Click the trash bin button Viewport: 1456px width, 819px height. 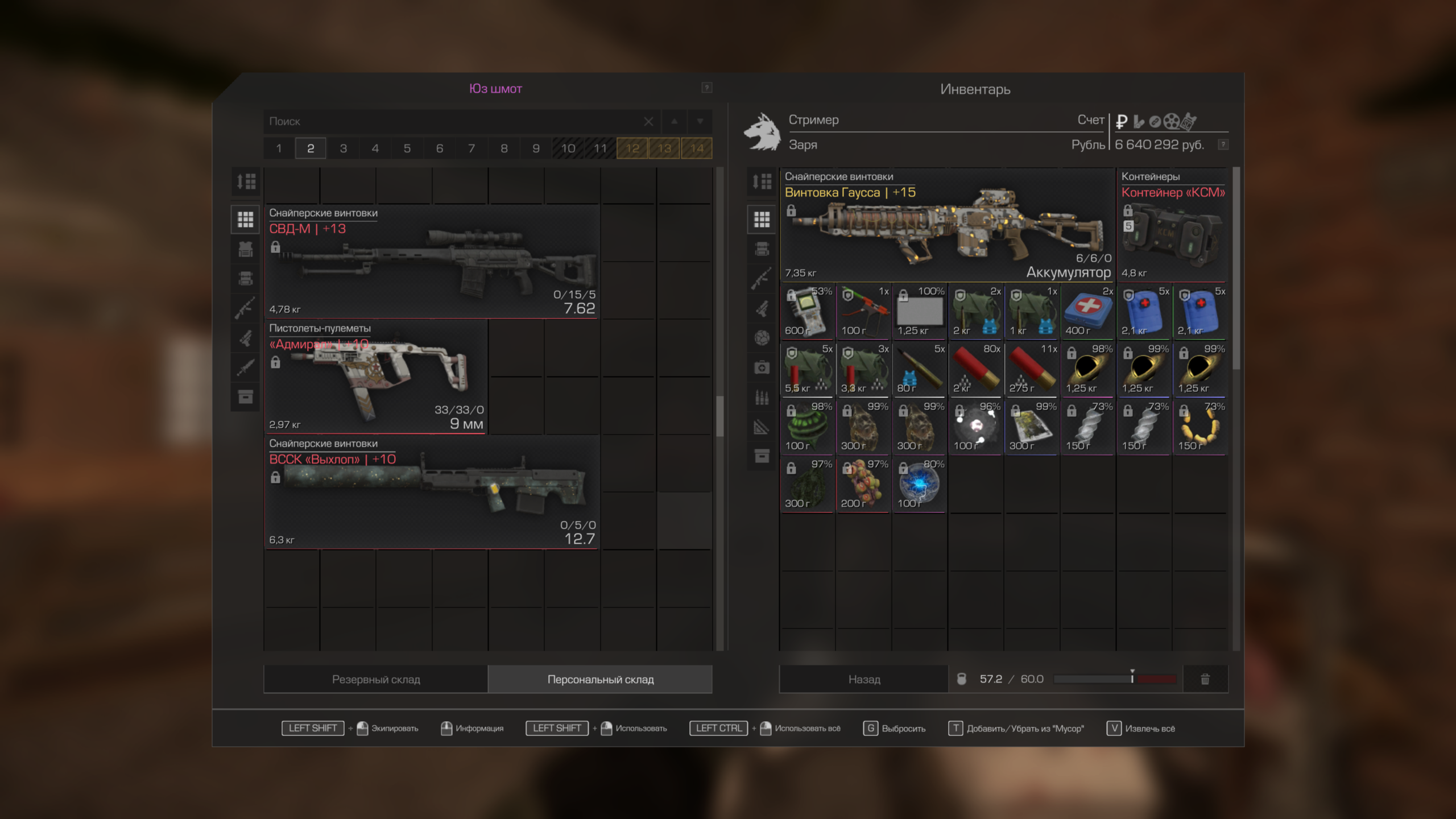click(1205, 679)
